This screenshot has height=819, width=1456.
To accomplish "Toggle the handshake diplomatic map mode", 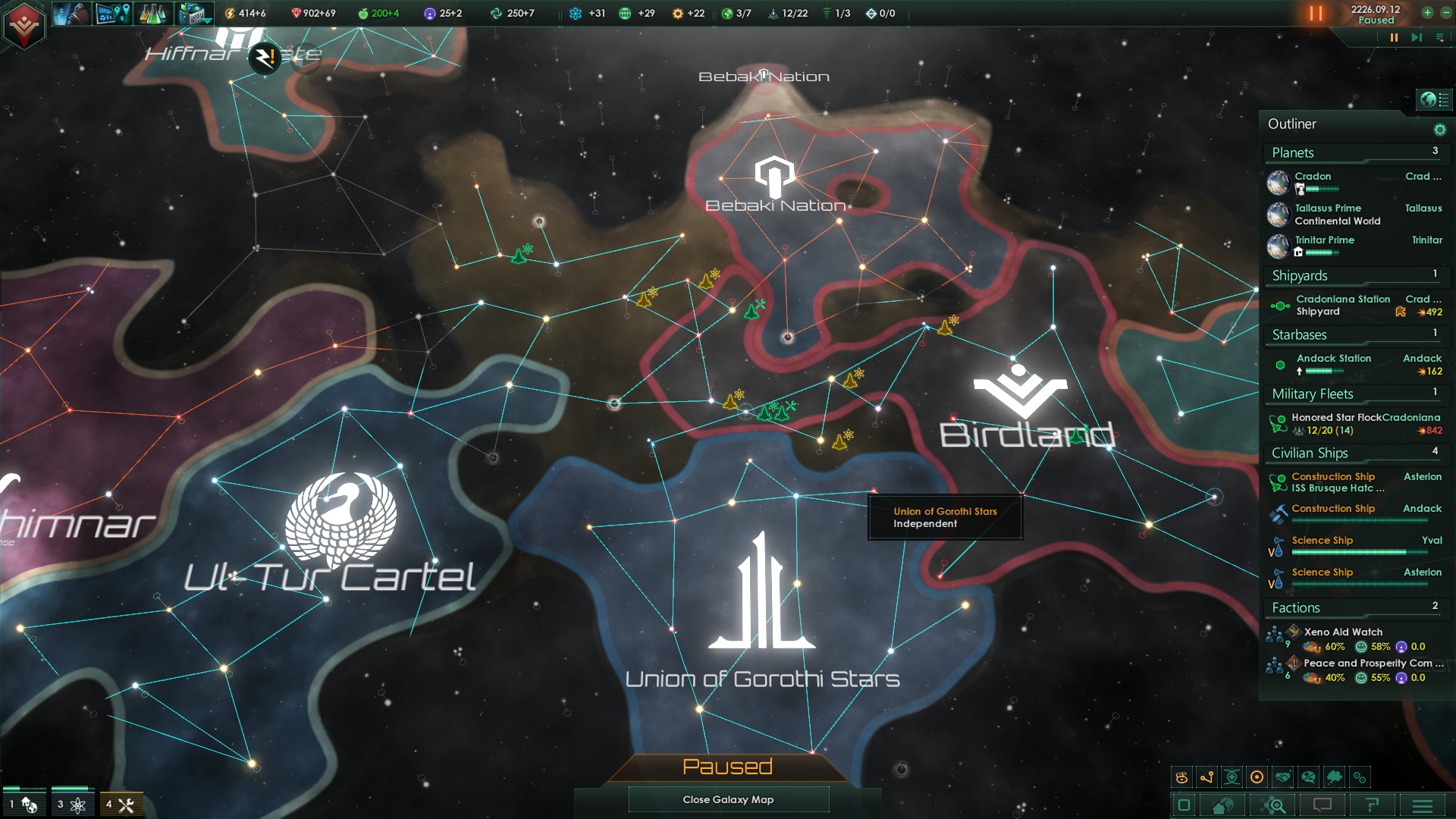I will [x=1282, y=777].
